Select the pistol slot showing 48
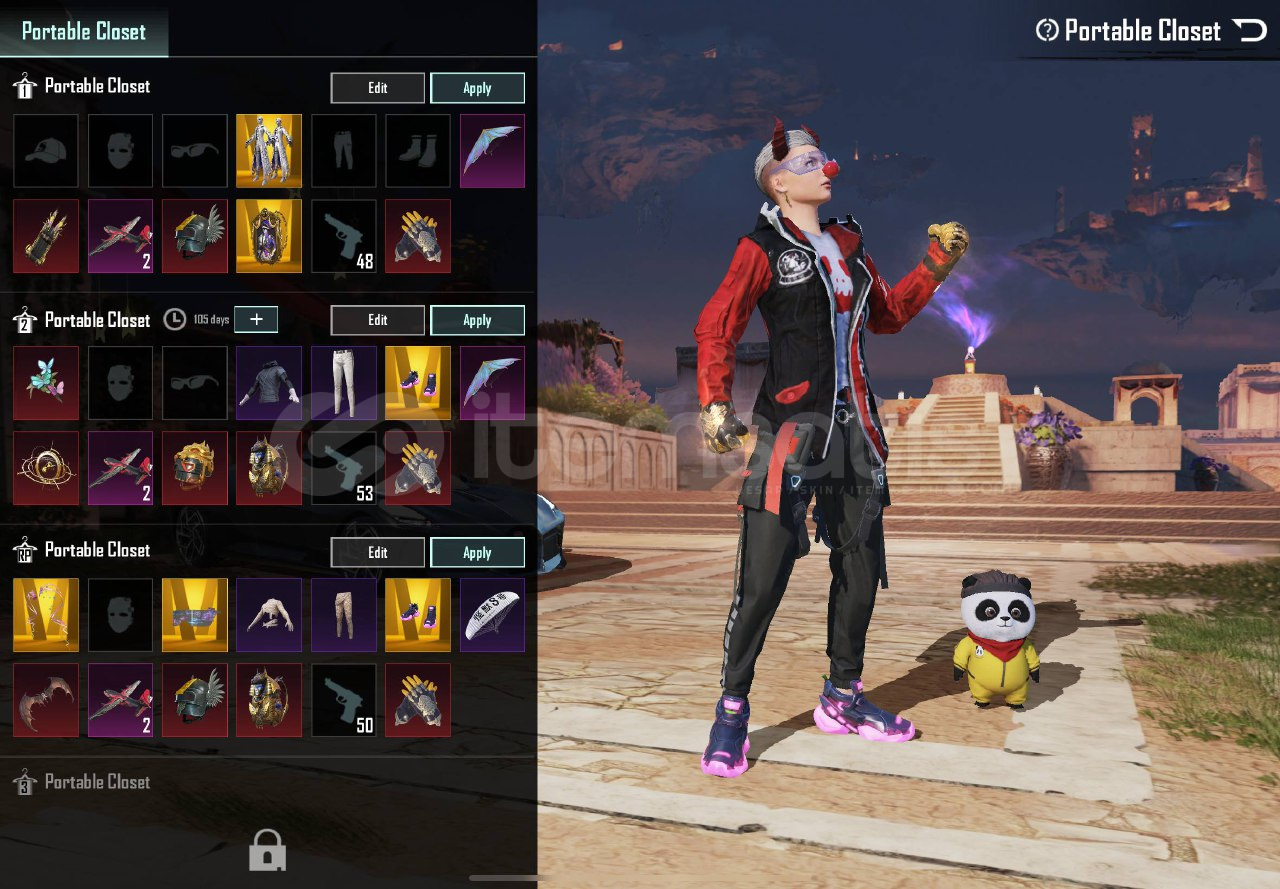This screenshot has width=1280, height=889. 344,236
